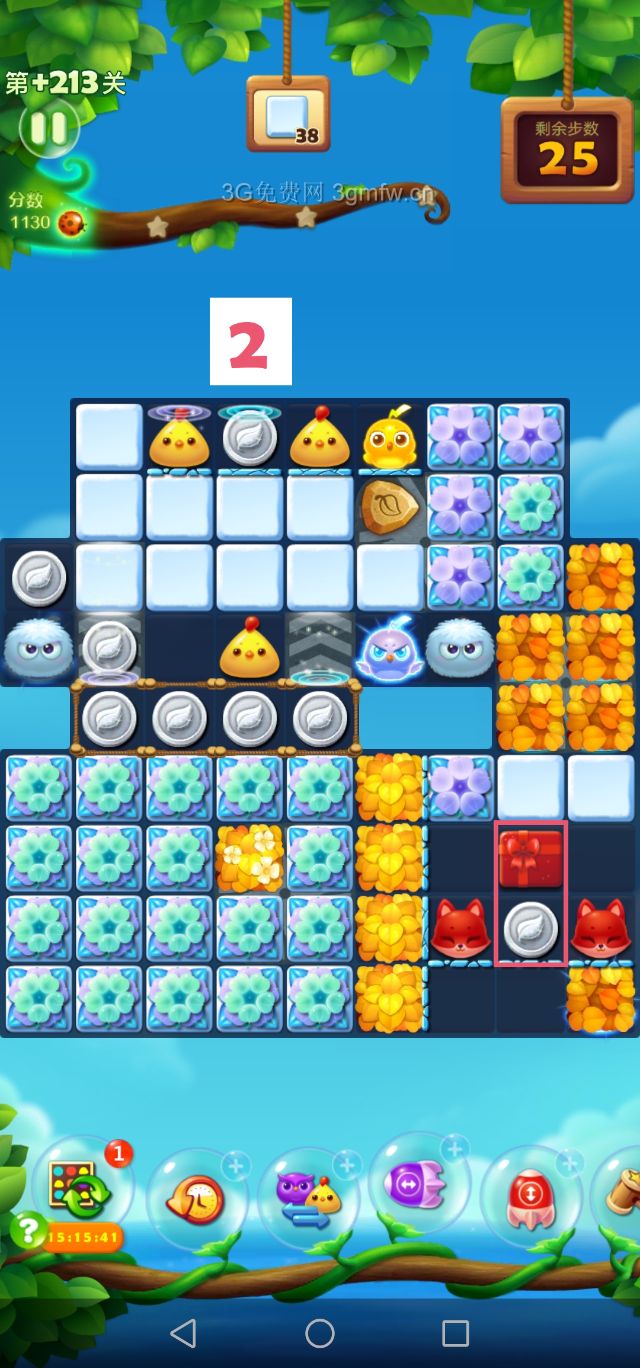Tap the Android home button
Screen dimensions: 640x1368
320,1332
